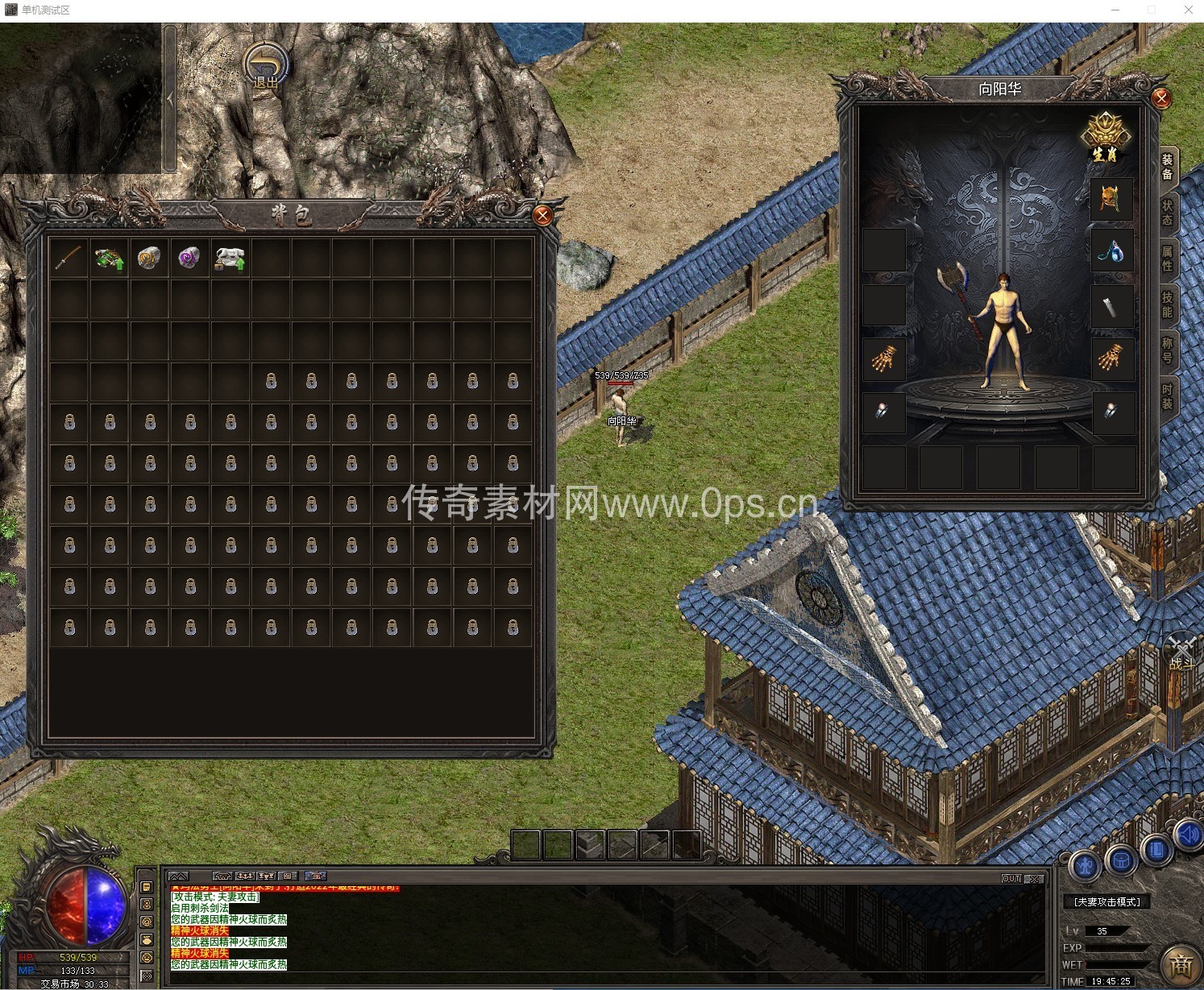The height and width of the screenshot is (990, 1204).
Task: Open the 生肖 zodiac emblem
Action: (x=1106, y=137)
